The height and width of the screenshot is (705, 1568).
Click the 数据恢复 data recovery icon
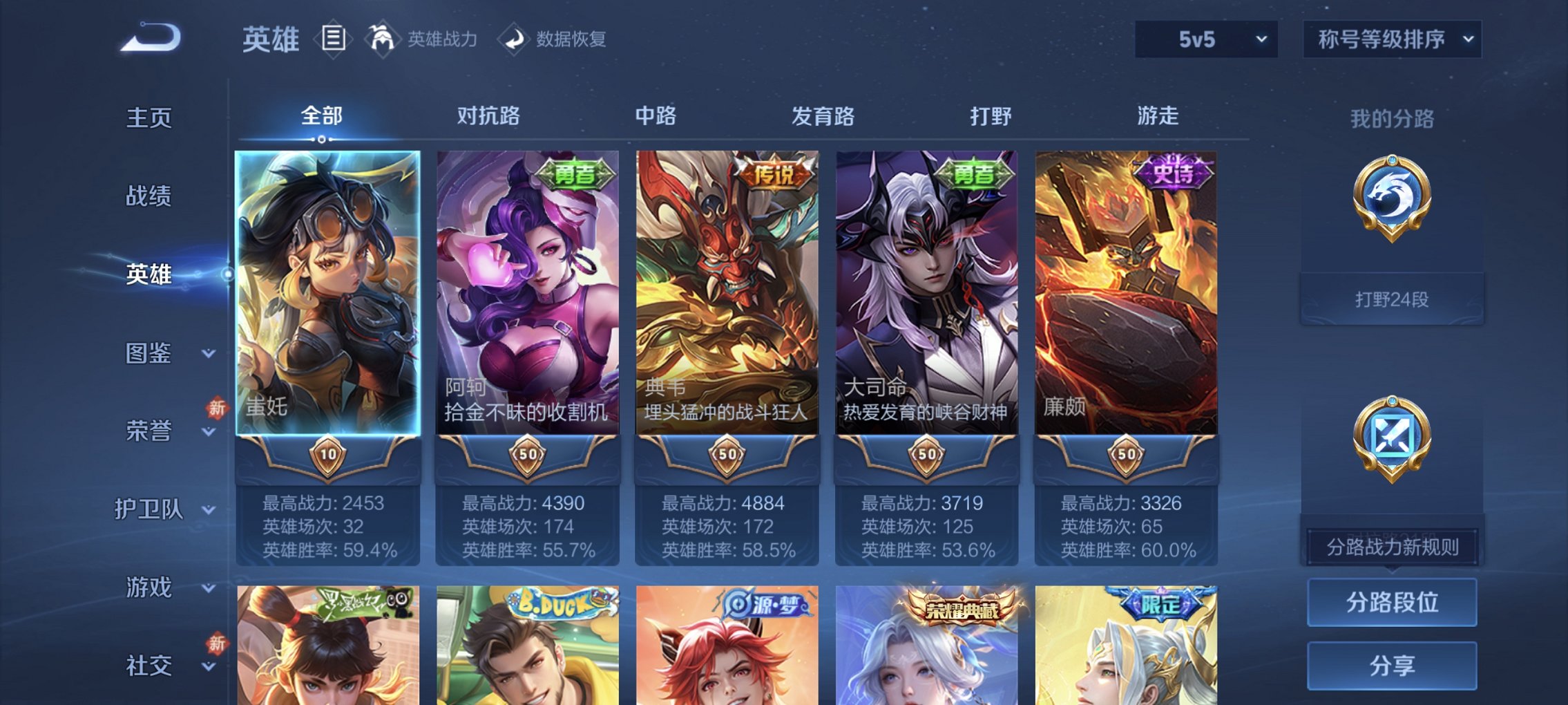coord(513,38)
